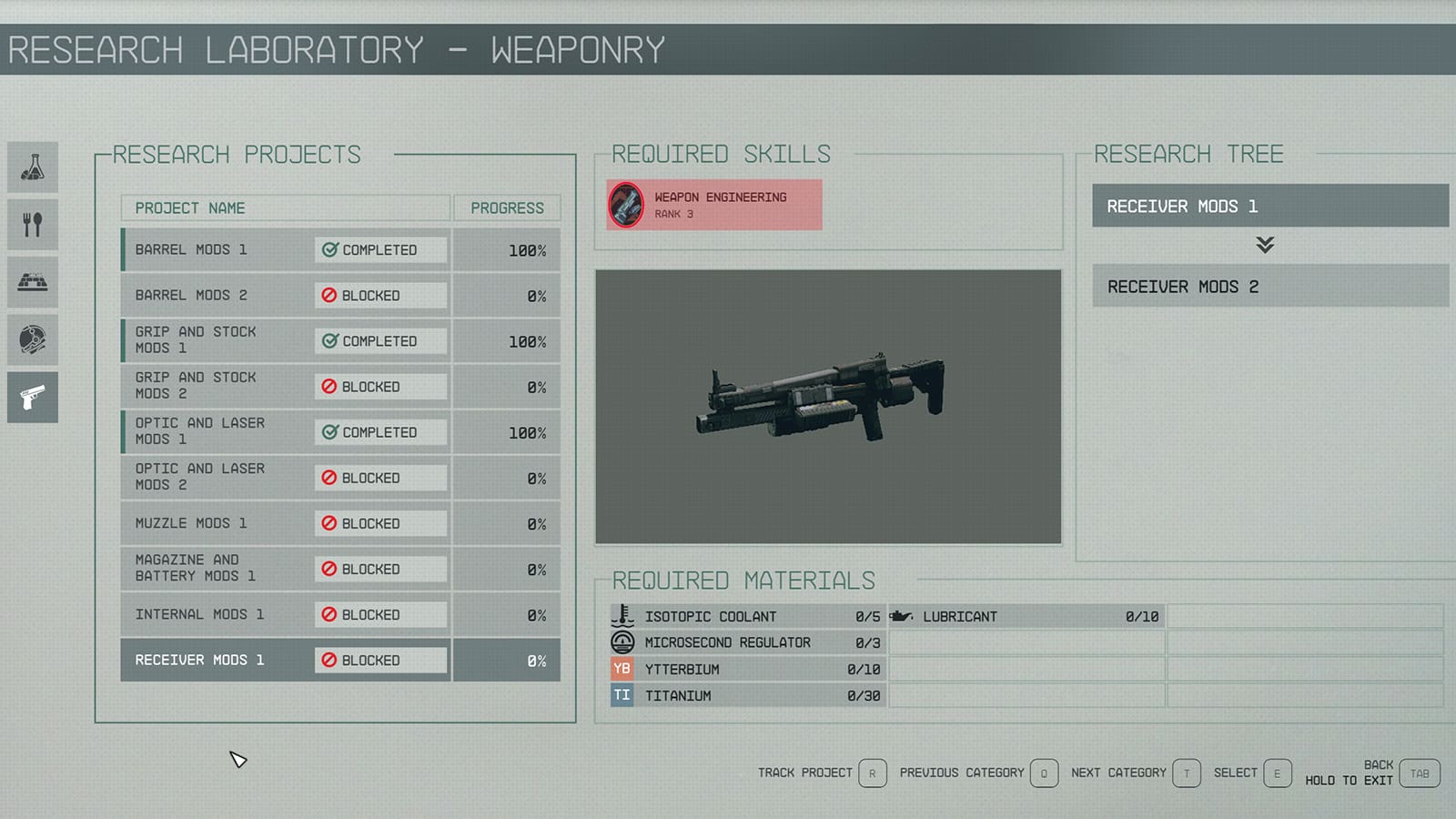The width and height of the screenshot is (1456, 819).
Task: Select the Isotopic Coolant material row
Action: (x=746, y=616)
